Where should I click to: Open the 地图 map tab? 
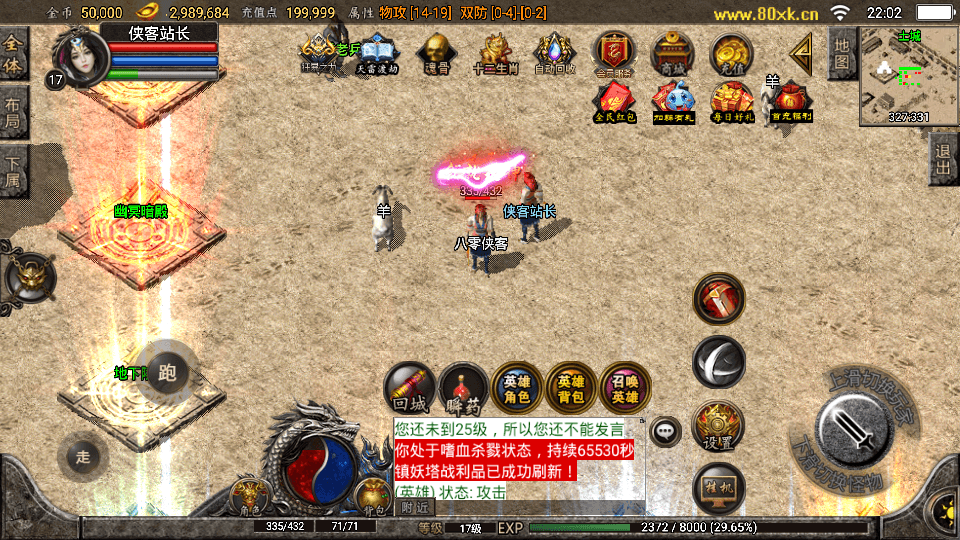[x=842, y=54]
